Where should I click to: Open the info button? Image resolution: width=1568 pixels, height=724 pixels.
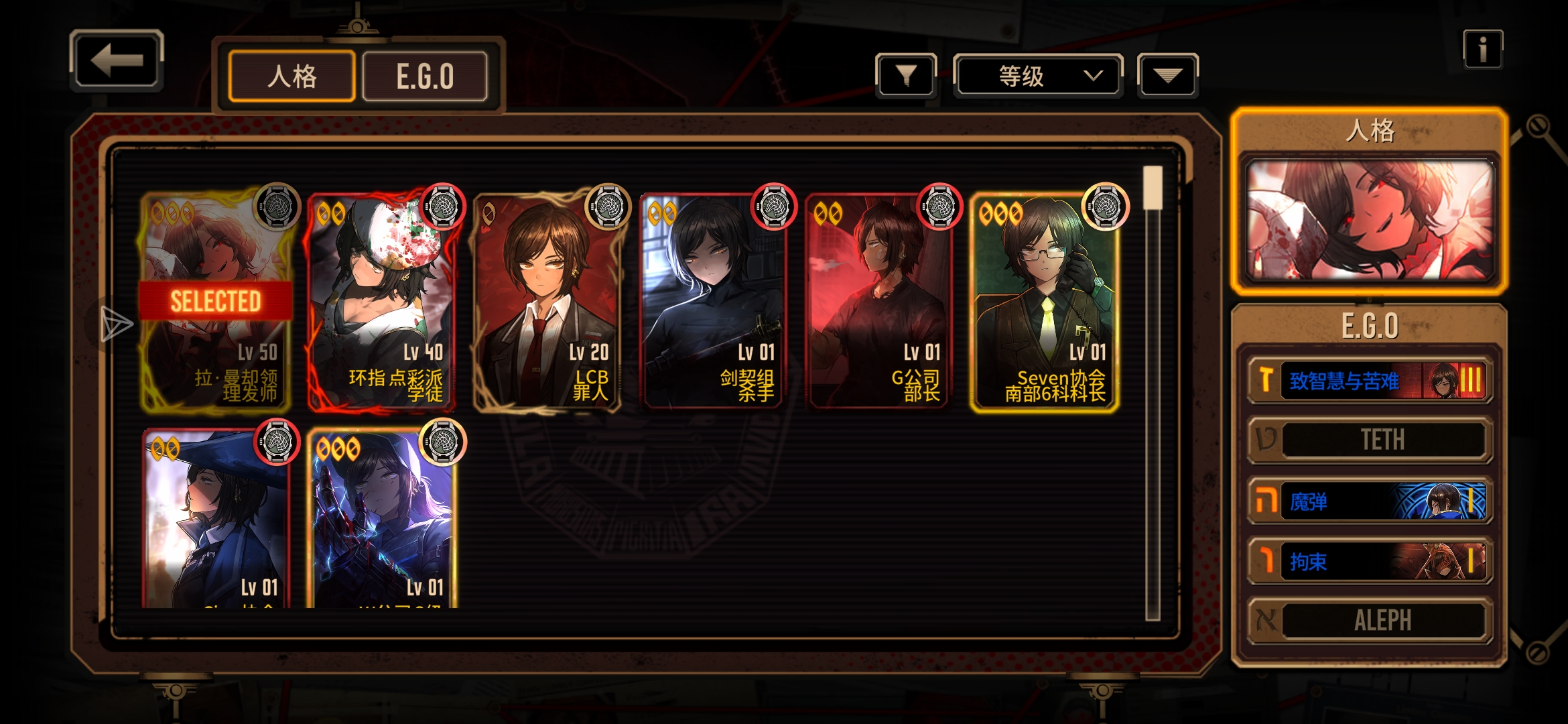click(x=1482, y=50)
